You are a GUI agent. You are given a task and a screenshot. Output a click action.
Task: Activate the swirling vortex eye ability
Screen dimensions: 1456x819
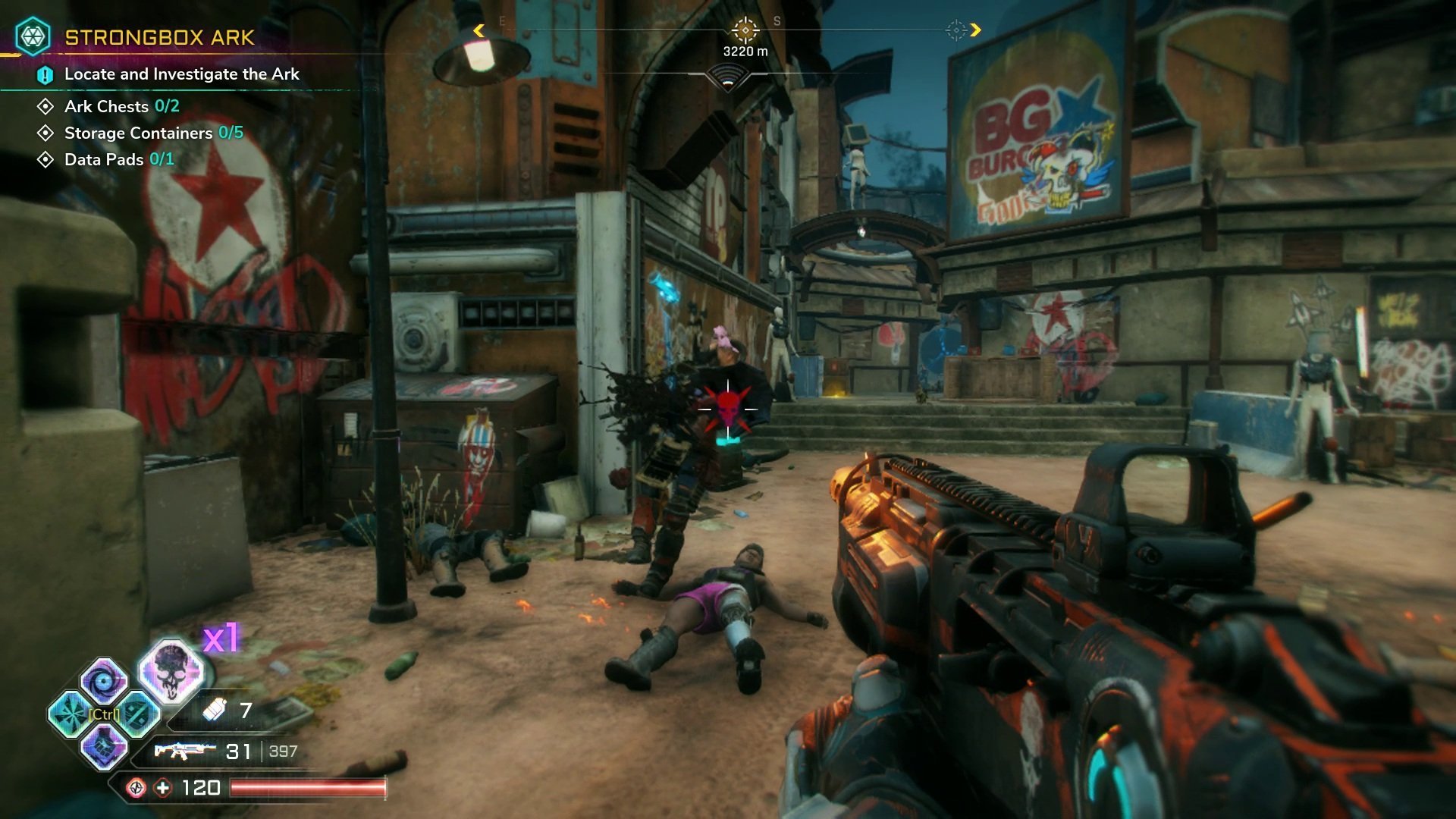[x=104, y=680]
